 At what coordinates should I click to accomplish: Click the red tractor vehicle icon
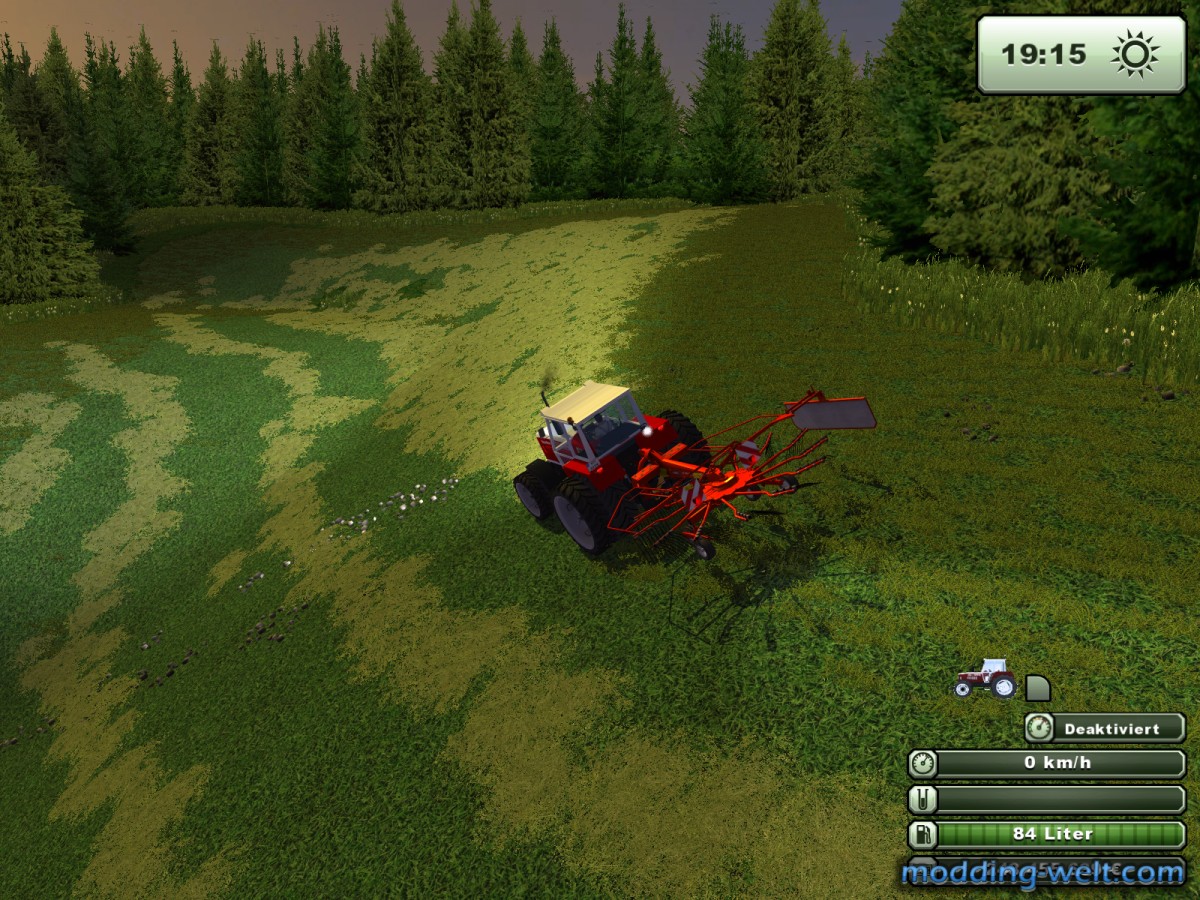(x=985, y=679)
